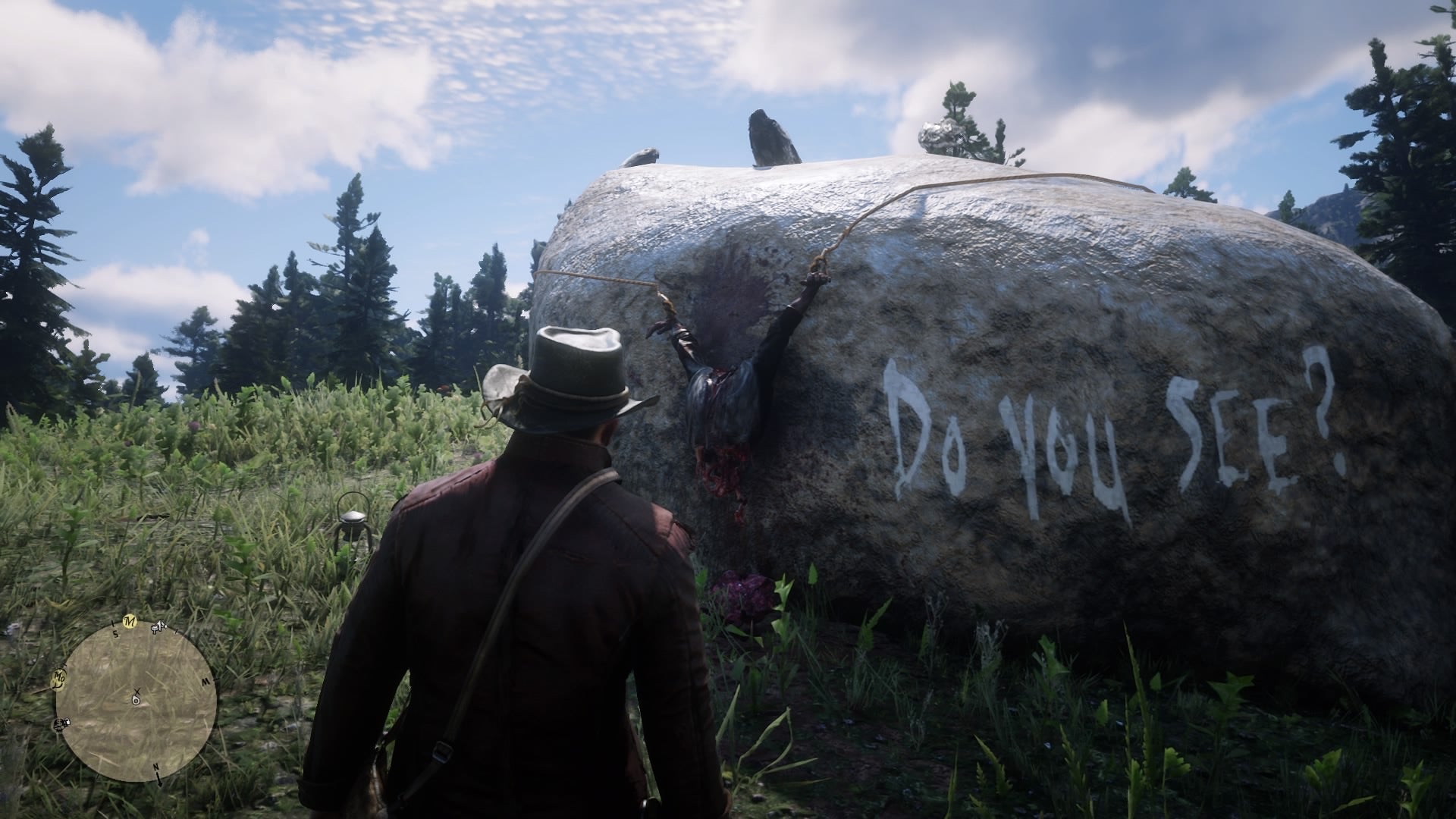Image resolution: width=1456 pixels, height=819 pixels.
Task: Click the M cardinal letter on minimap right edge
Action: point(204,681)
